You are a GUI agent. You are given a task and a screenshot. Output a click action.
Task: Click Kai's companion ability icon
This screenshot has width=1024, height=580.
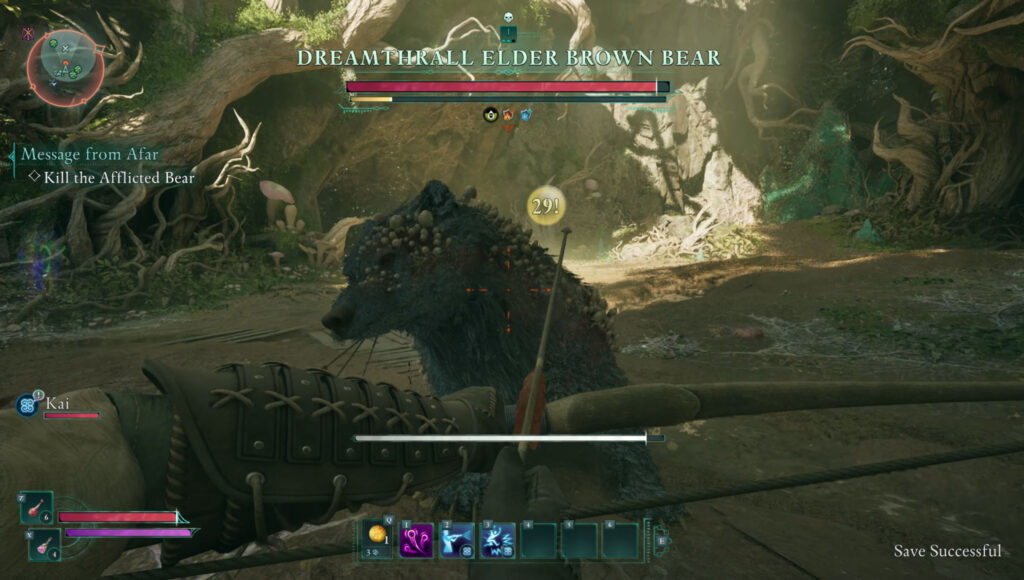tap(27, 404)
